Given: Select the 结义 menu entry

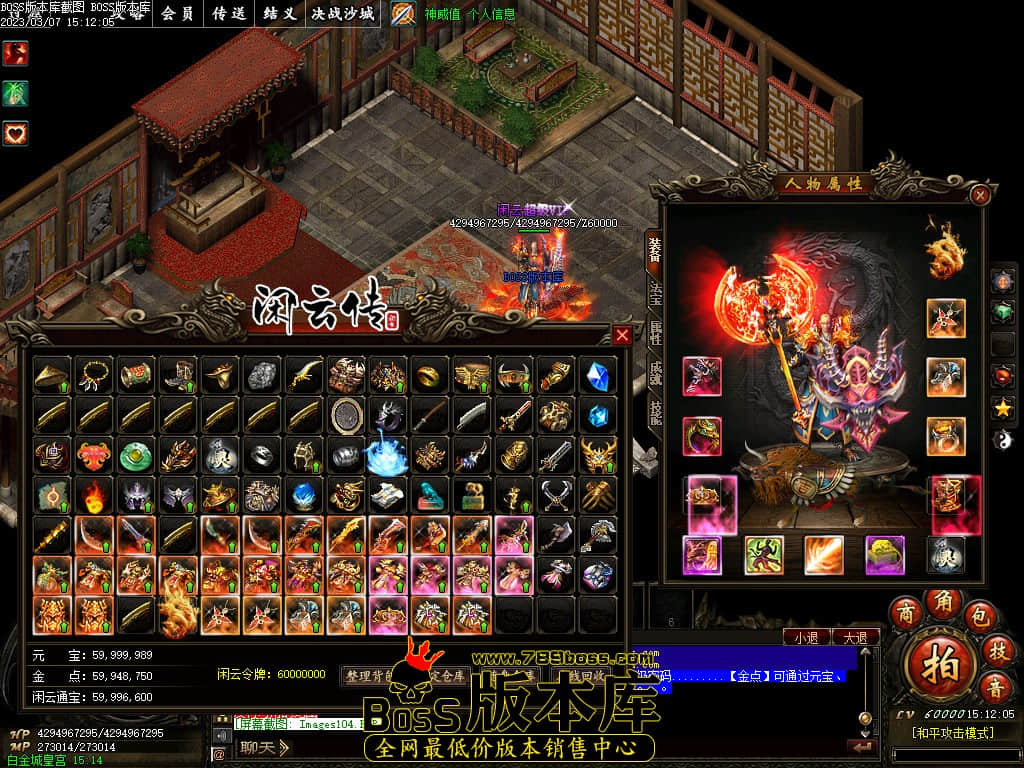Looking at the screenshot, I should [x=280, y=14].
